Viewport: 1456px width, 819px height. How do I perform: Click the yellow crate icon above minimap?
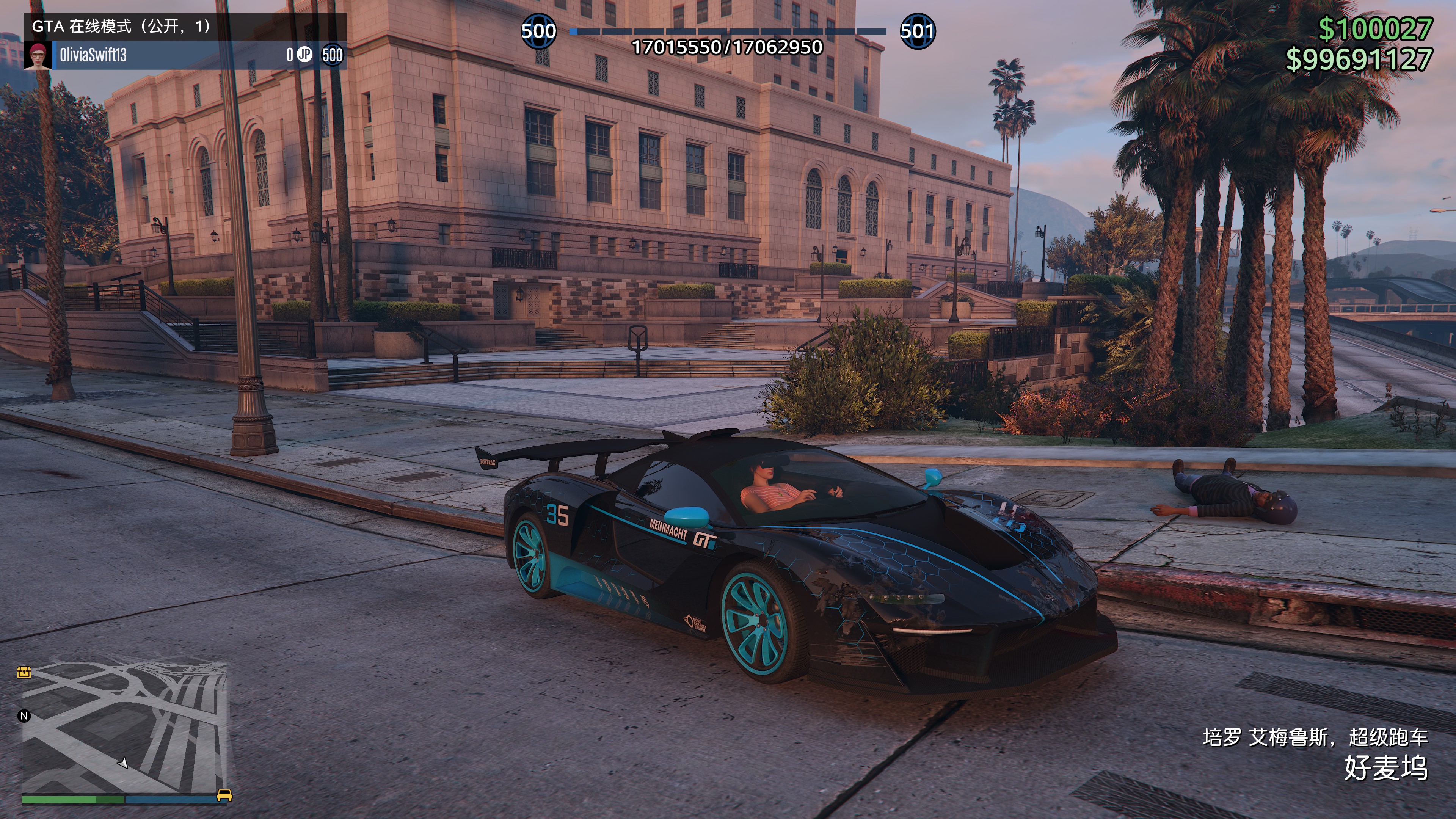coord(24,672)
